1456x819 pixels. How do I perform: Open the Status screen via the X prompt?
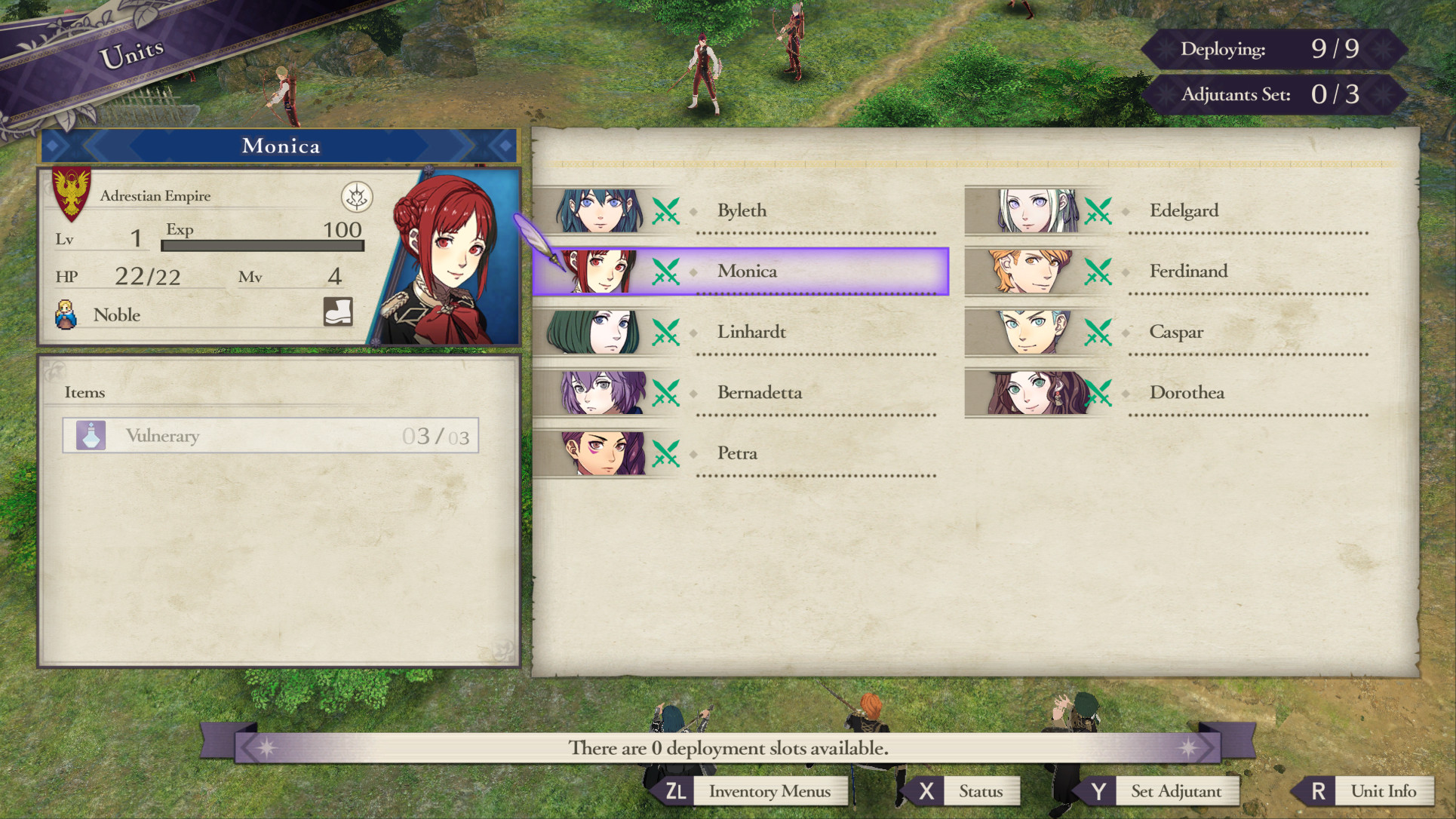[981, 792]
